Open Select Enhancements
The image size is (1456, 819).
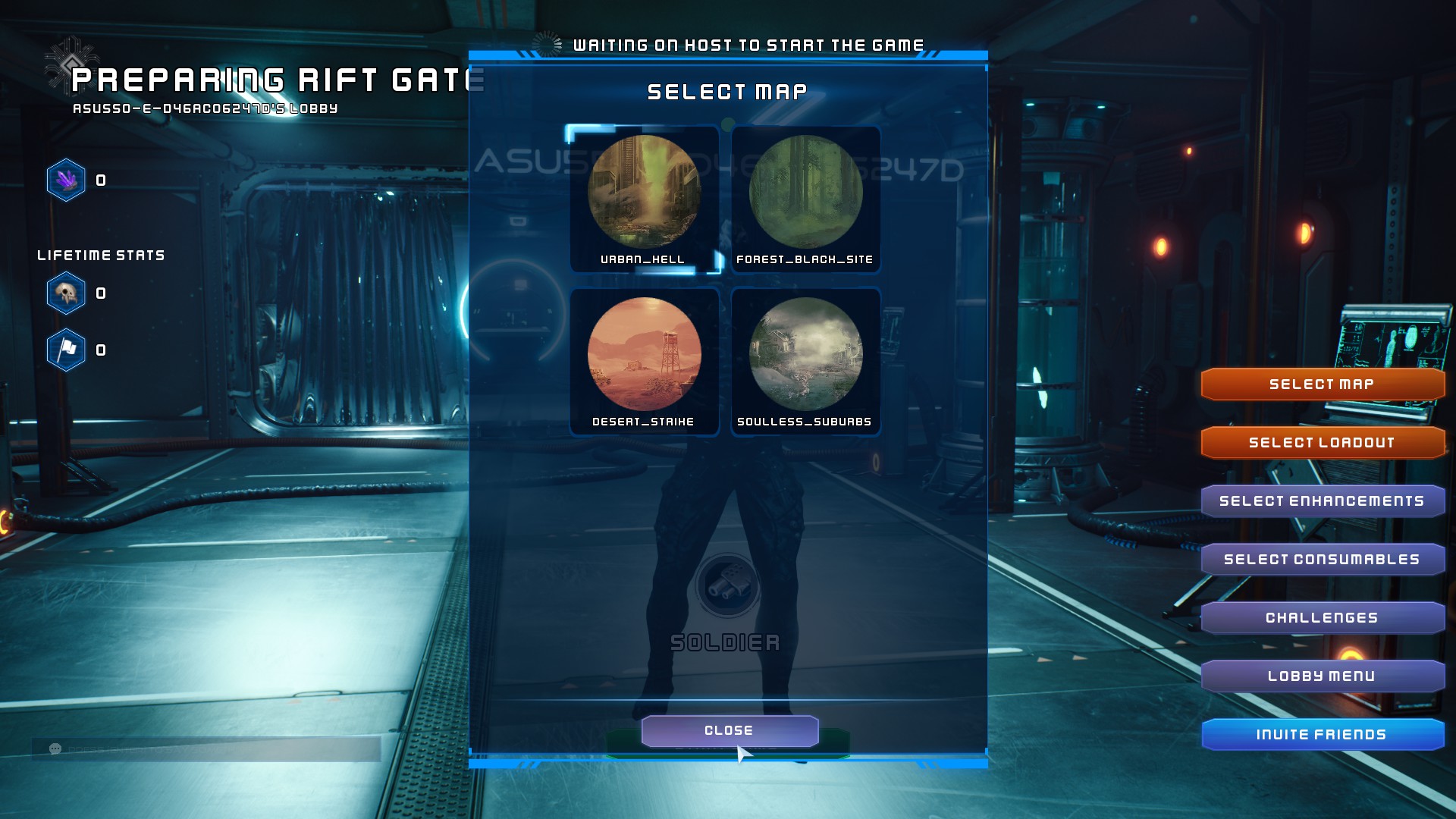[1322, 501]
